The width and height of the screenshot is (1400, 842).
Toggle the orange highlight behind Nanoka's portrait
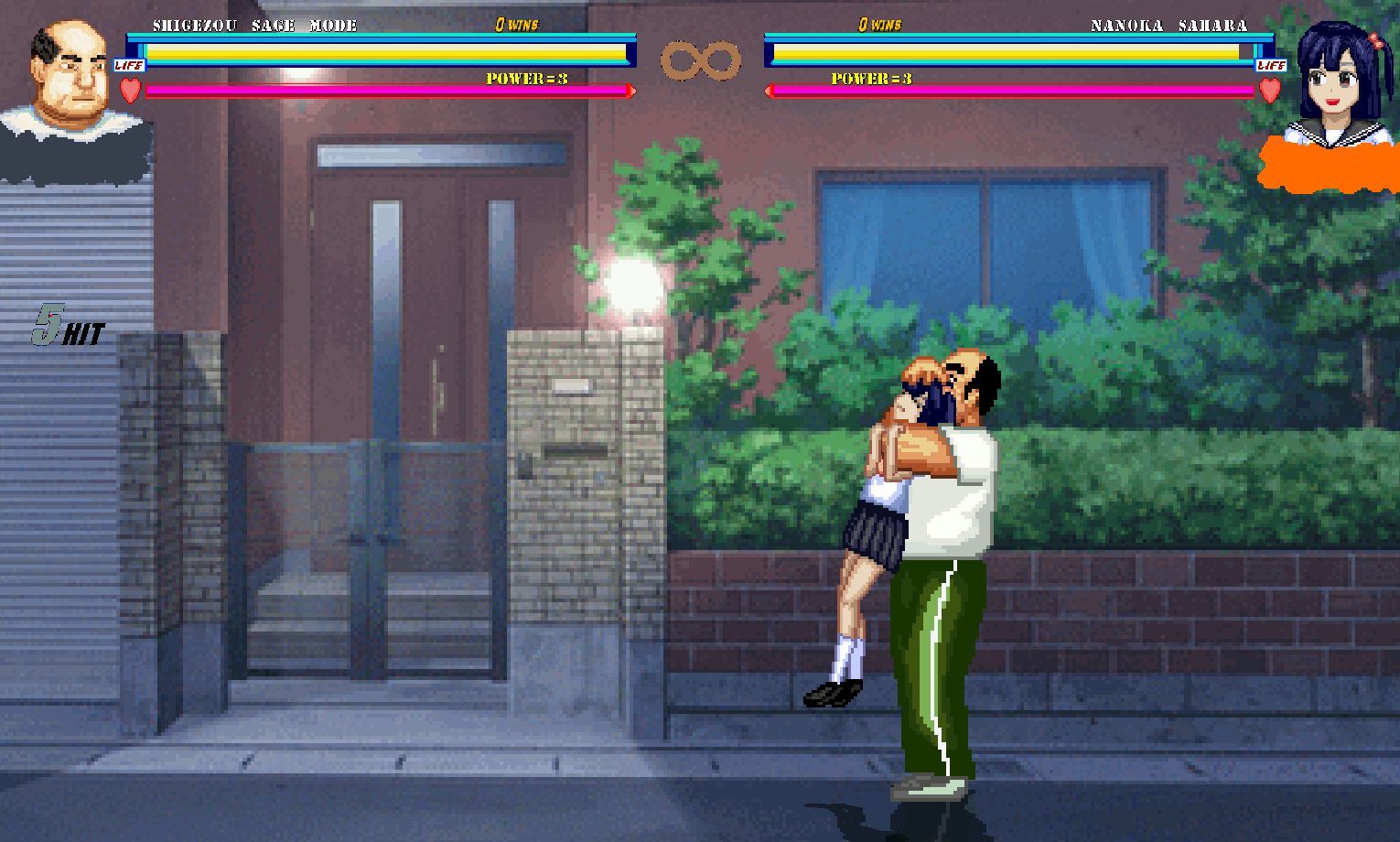click(1327, 165)
